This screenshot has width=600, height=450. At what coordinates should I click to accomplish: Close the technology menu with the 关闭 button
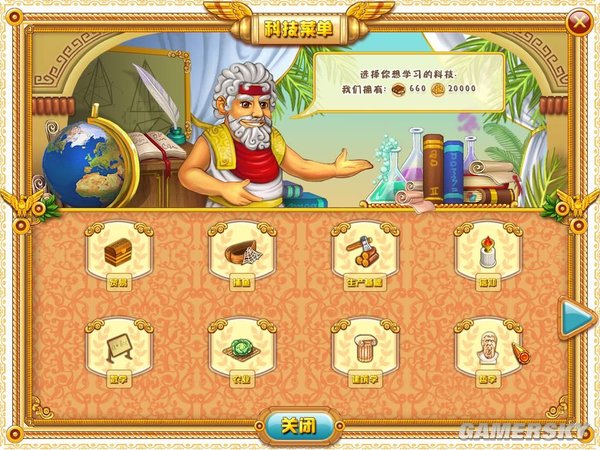click(x=300, y=426)
